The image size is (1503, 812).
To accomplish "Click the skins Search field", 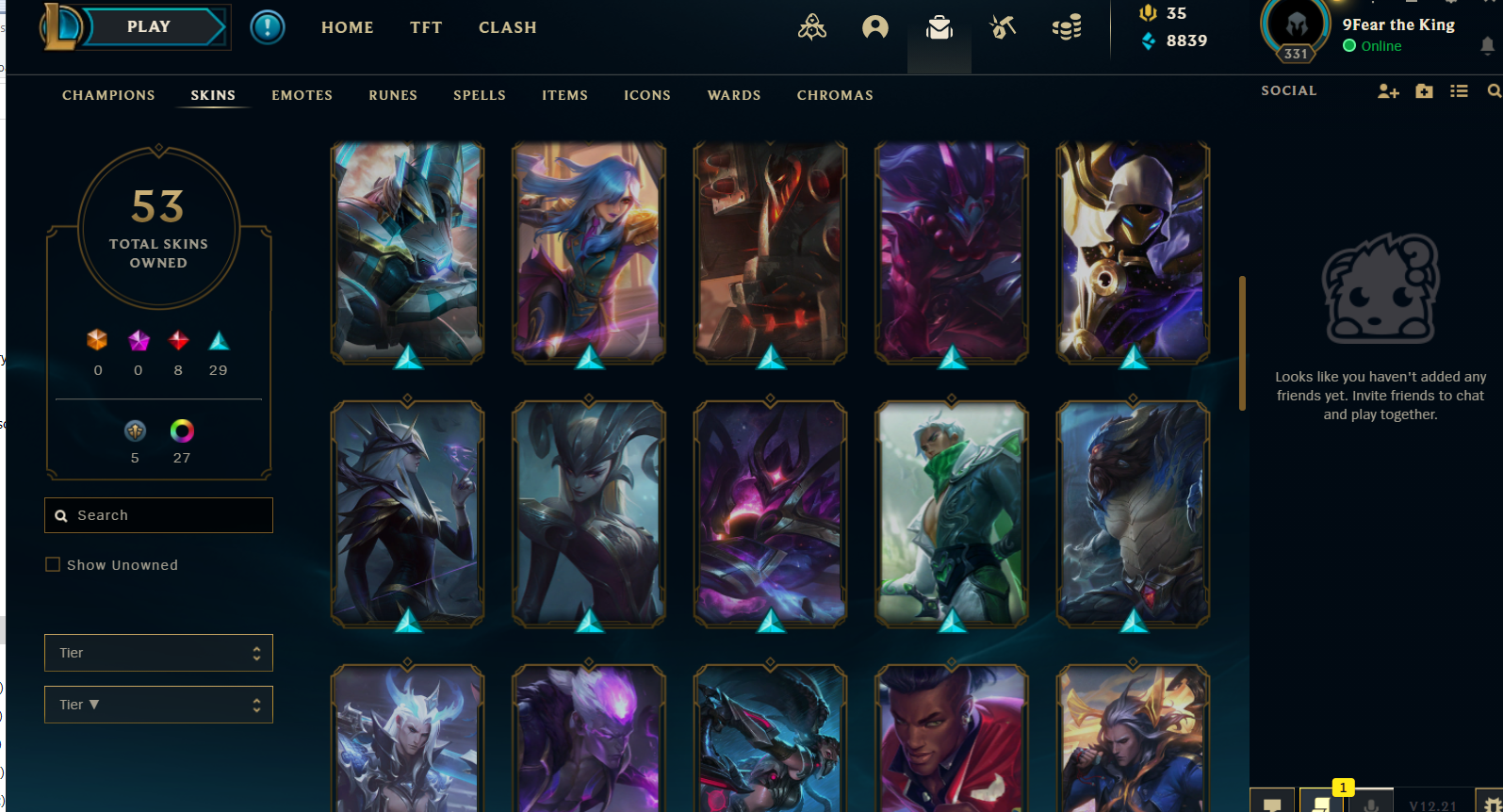I will pos(158,515).
